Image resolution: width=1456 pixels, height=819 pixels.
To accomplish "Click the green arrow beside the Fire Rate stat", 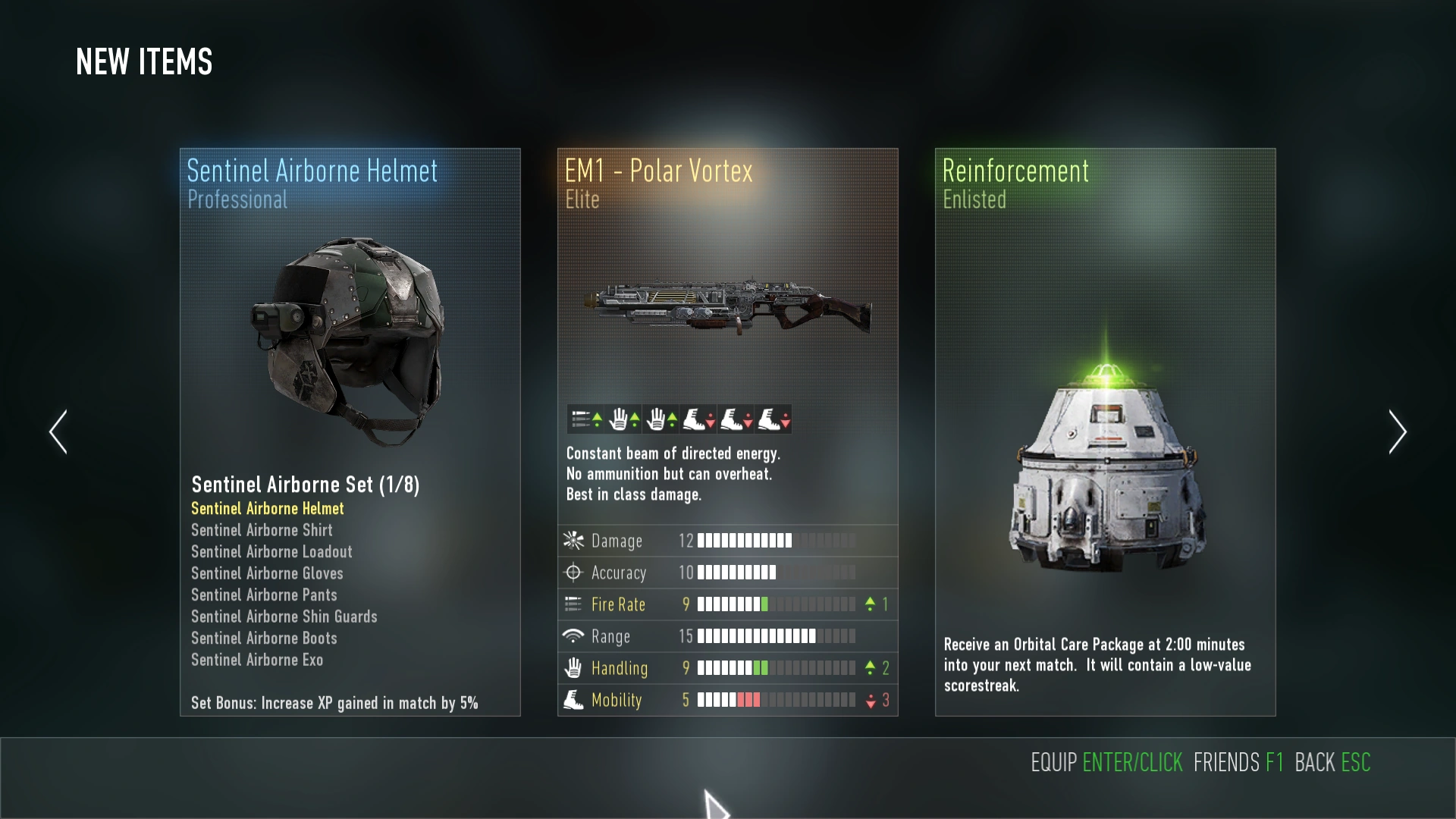I will [x=869, y=604].
